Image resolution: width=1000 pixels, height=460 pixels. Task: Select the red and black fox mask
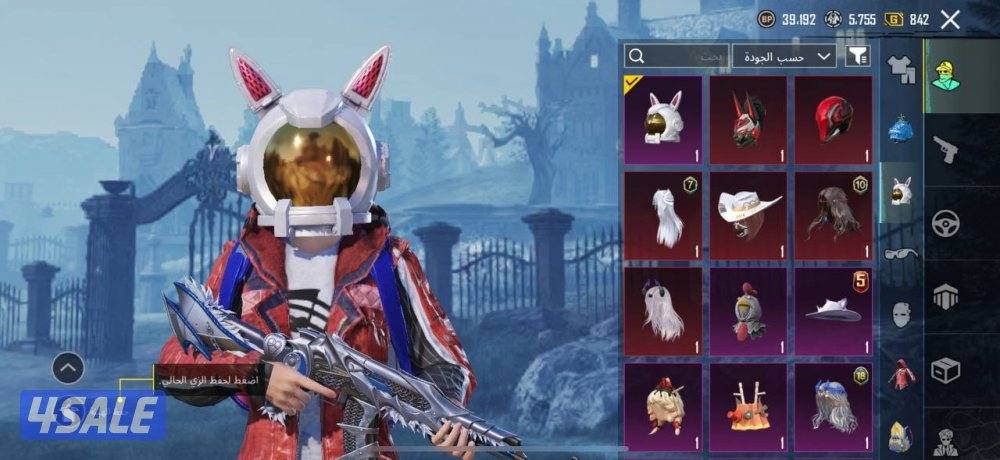tap(748, 120)
